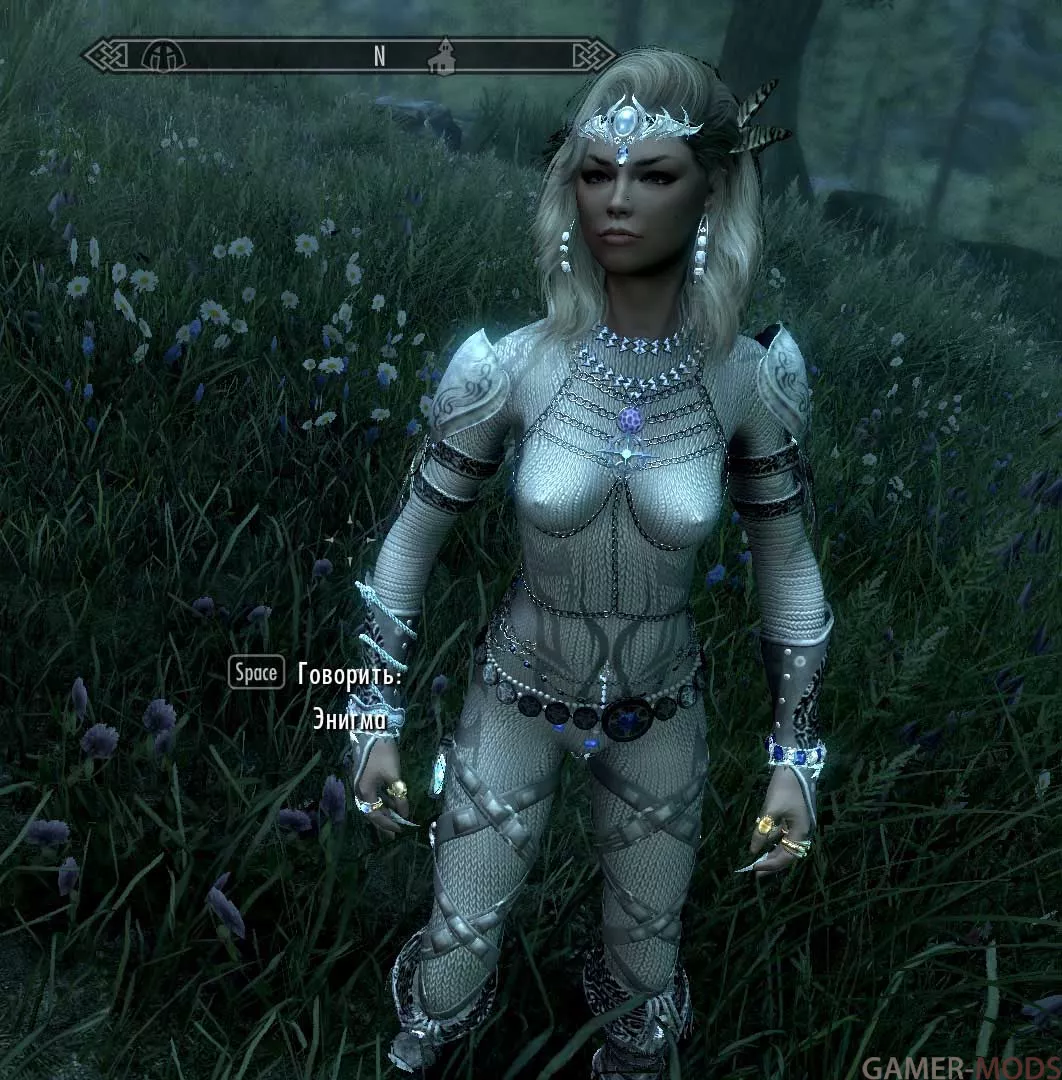Click the GAMER-MODS watermark
The height and width of the screenshot is (1080, 1062).
point(958,1066)
